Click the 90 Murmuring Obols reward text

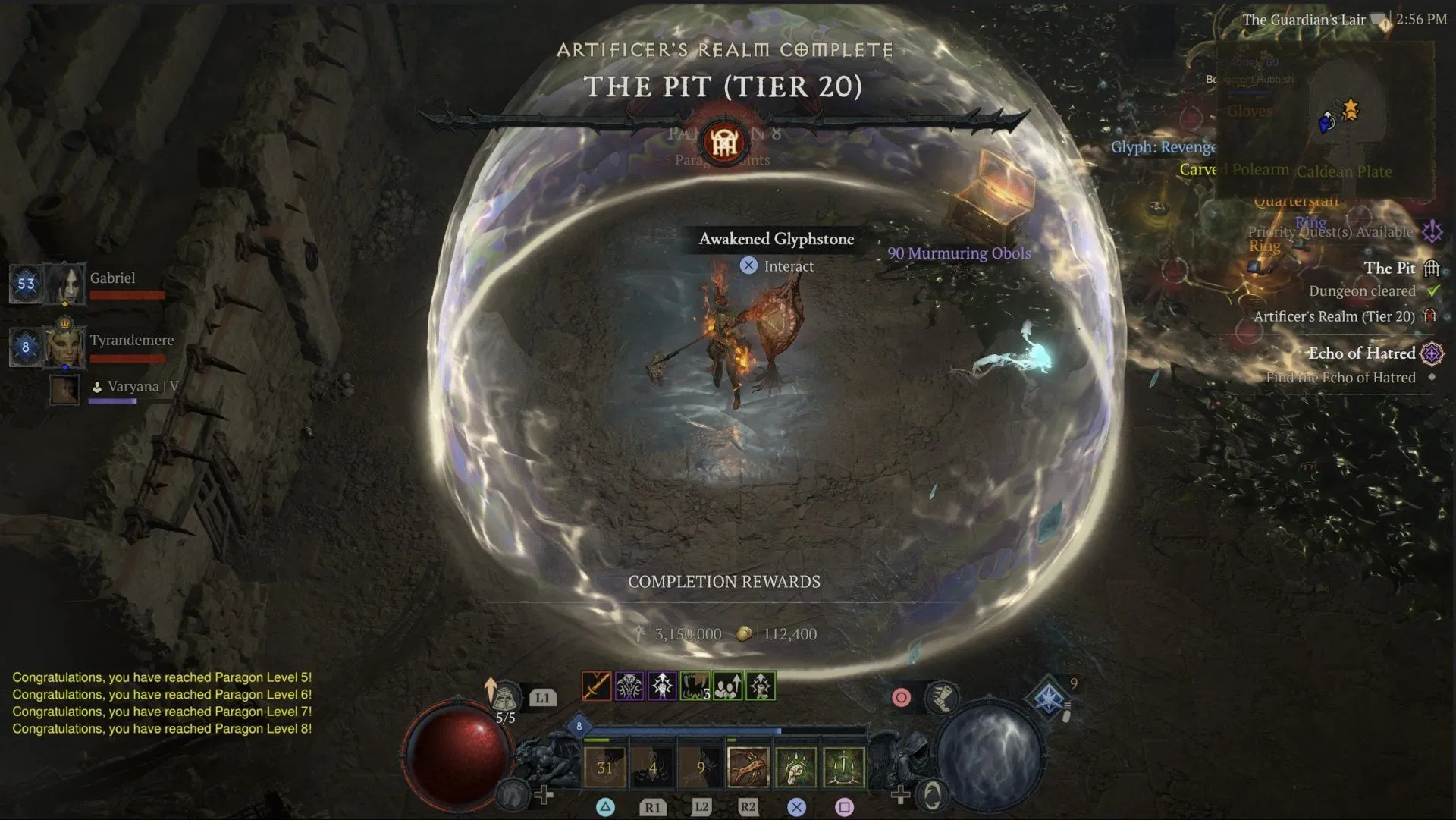tap(959, 253)
